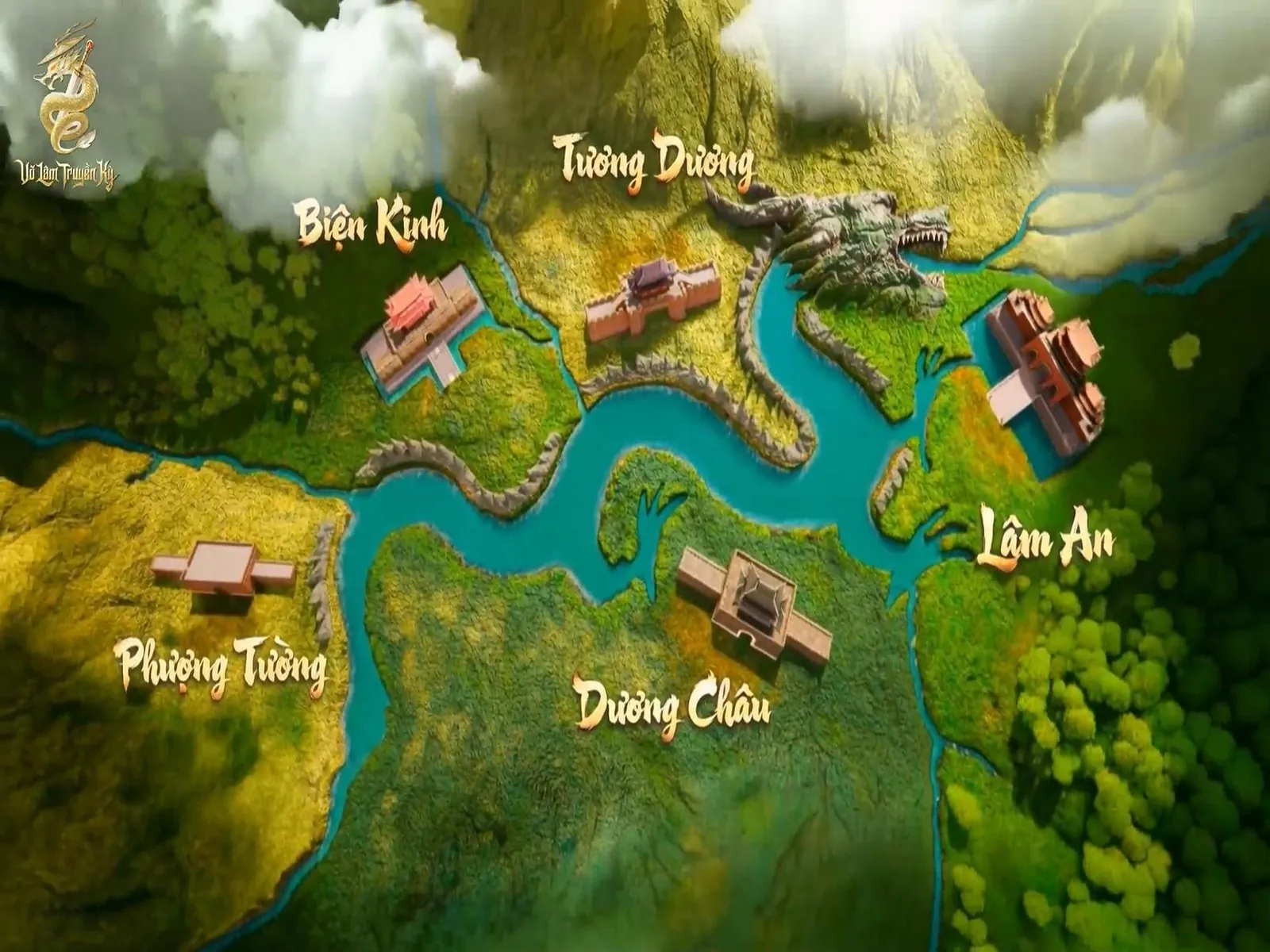Viewport: 1270px width, 952px height.
Task: Select the Biện Kinh city label
Action: point(372,224)
